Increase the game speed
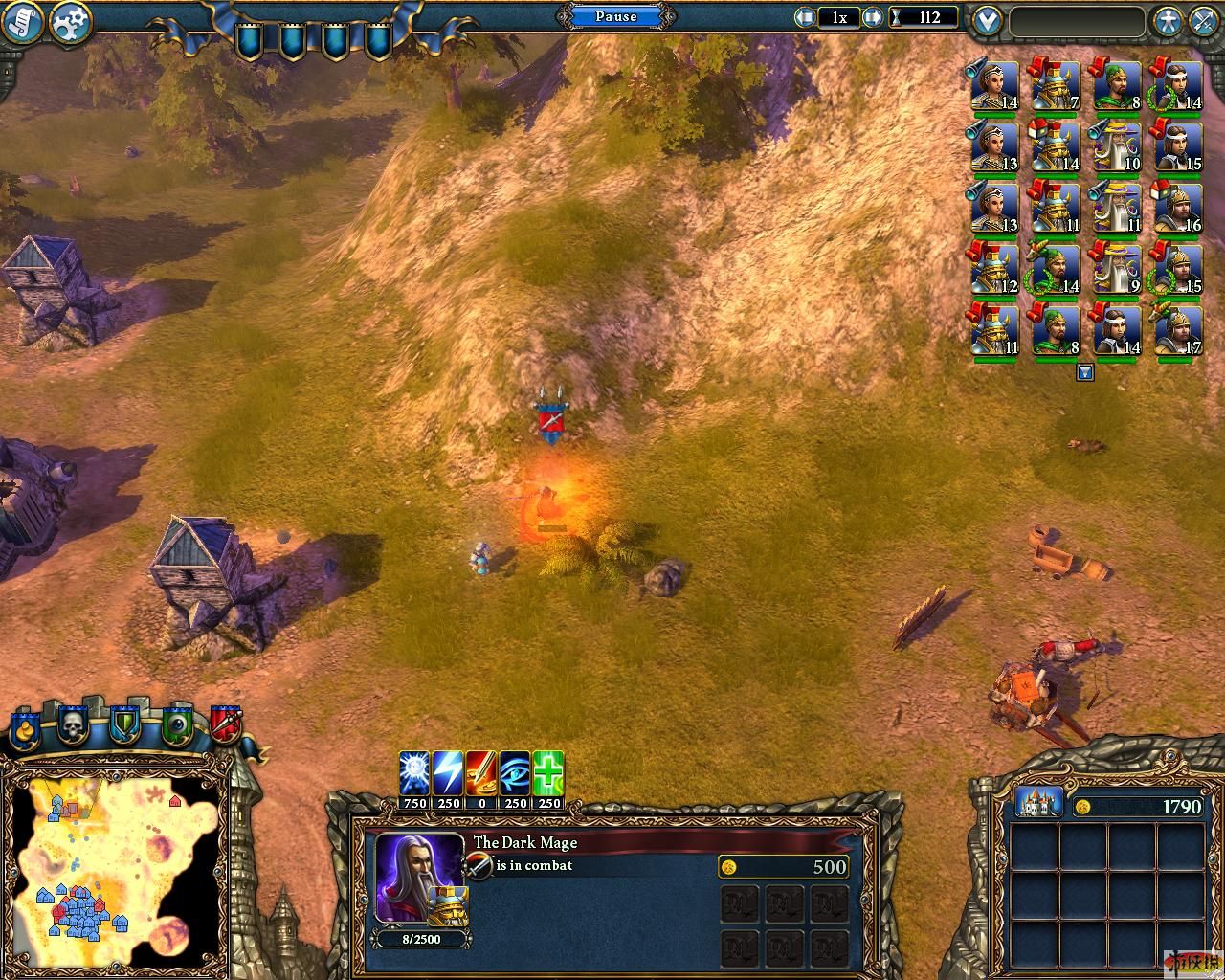The width and height of the screenshot is (1225, 980). click(x=872, y=17)
